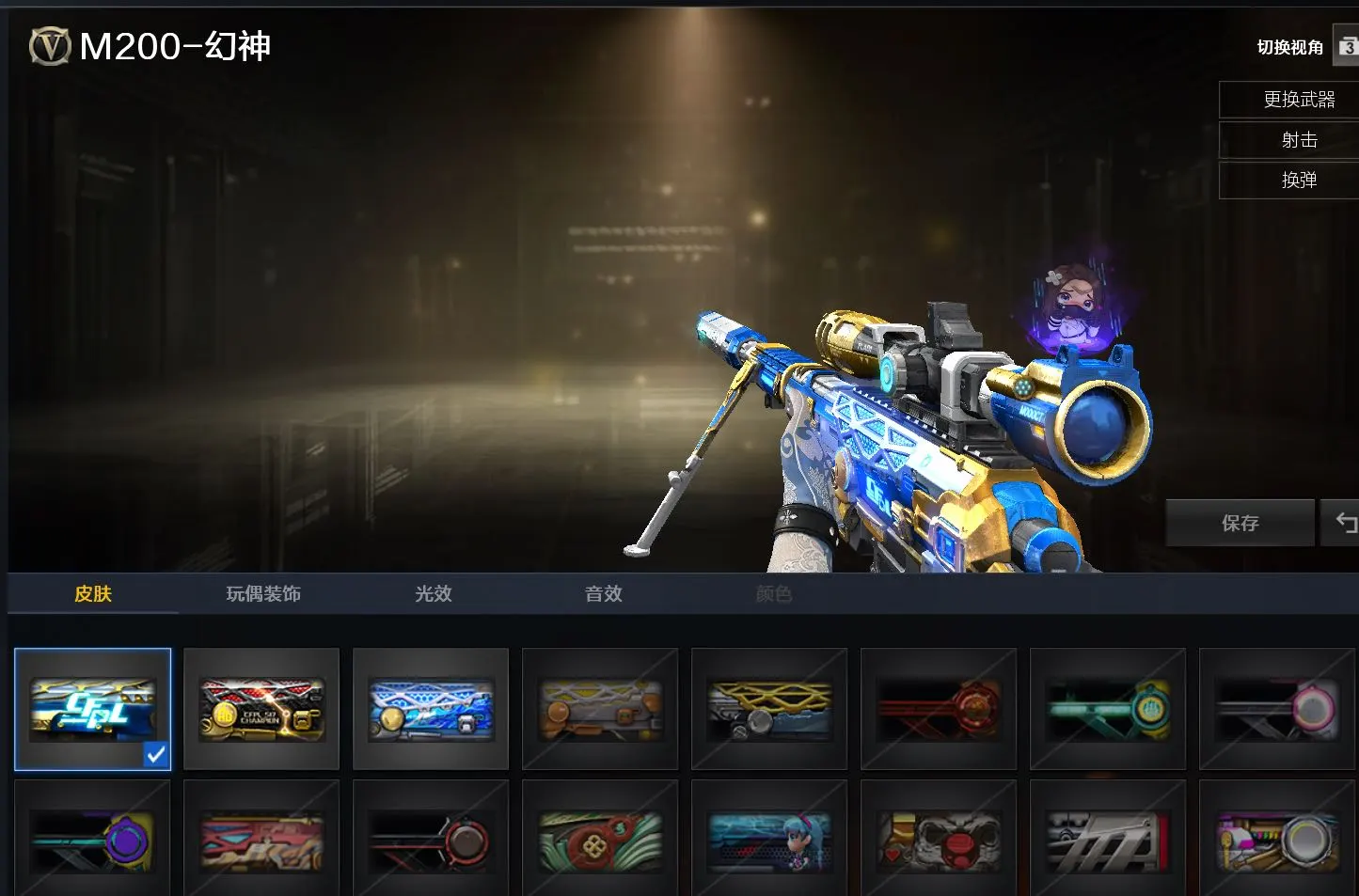Image resolution: width=1359 pixels, height=896 pixels.
Task: Choose the black skin with pink ring
Action: point(1277,709)
